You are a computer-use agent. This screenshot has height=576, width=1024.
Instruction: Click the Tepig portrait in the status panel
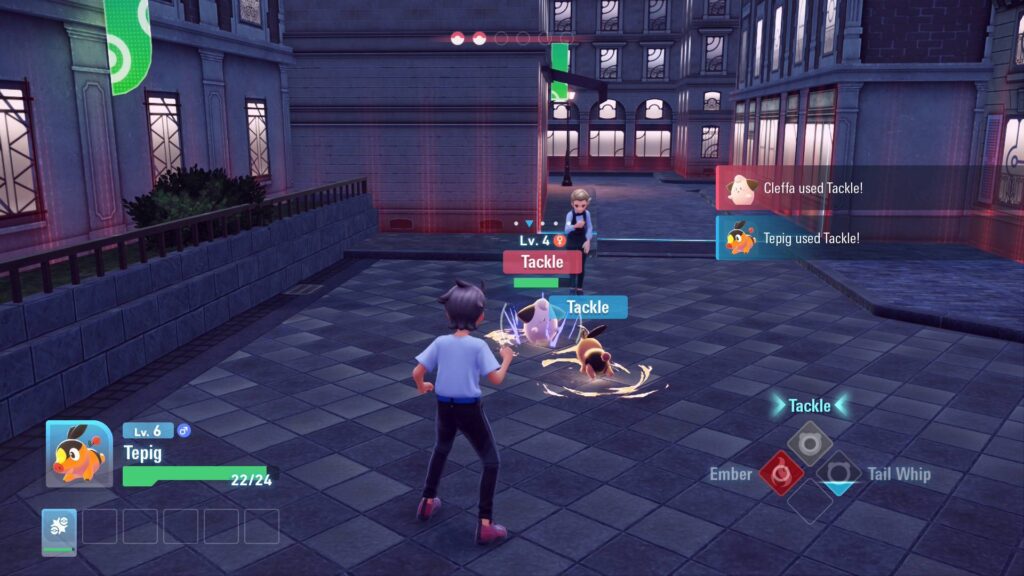coord(79,453)
